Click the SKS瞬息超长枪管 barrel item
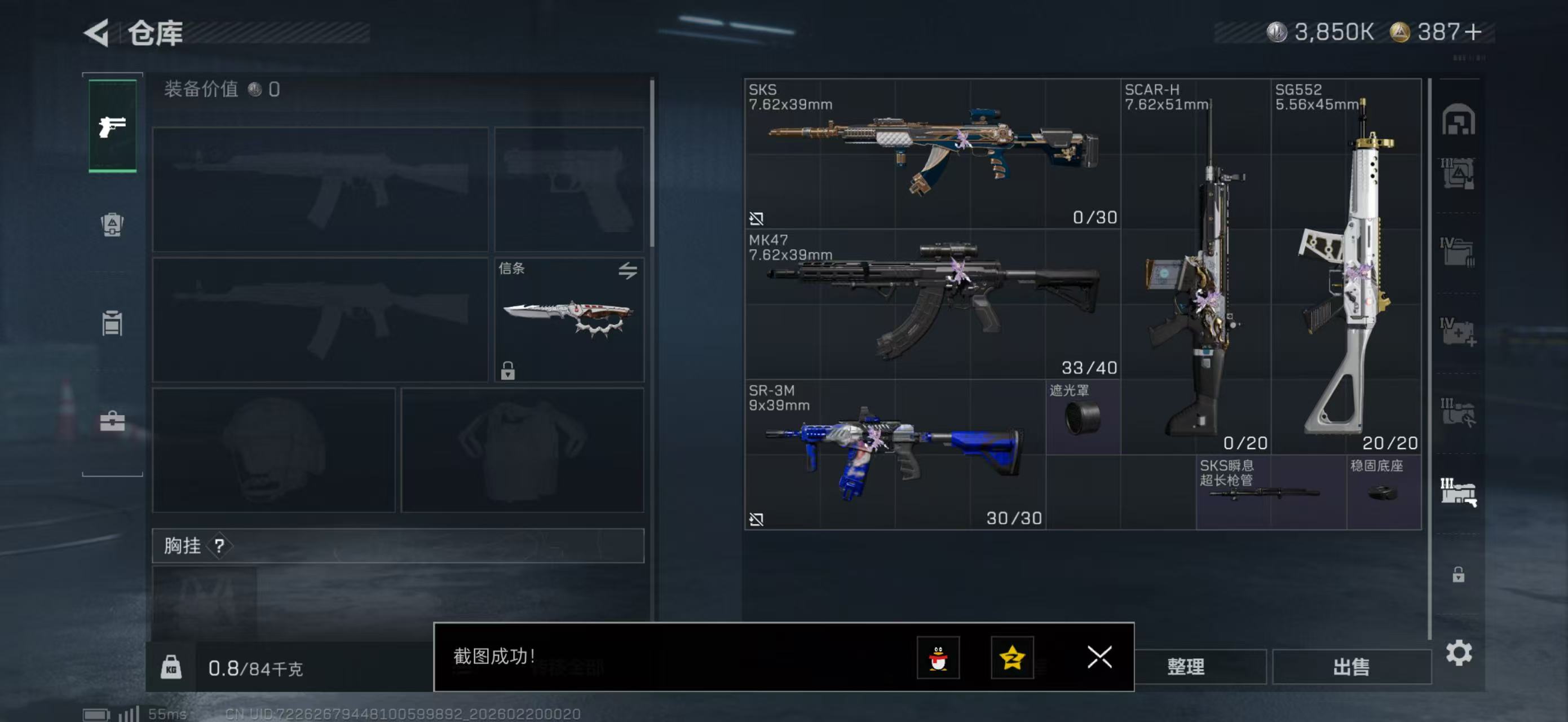Image resolution: width=1568 pixels, height=722 pixels. pos(1271,492)
